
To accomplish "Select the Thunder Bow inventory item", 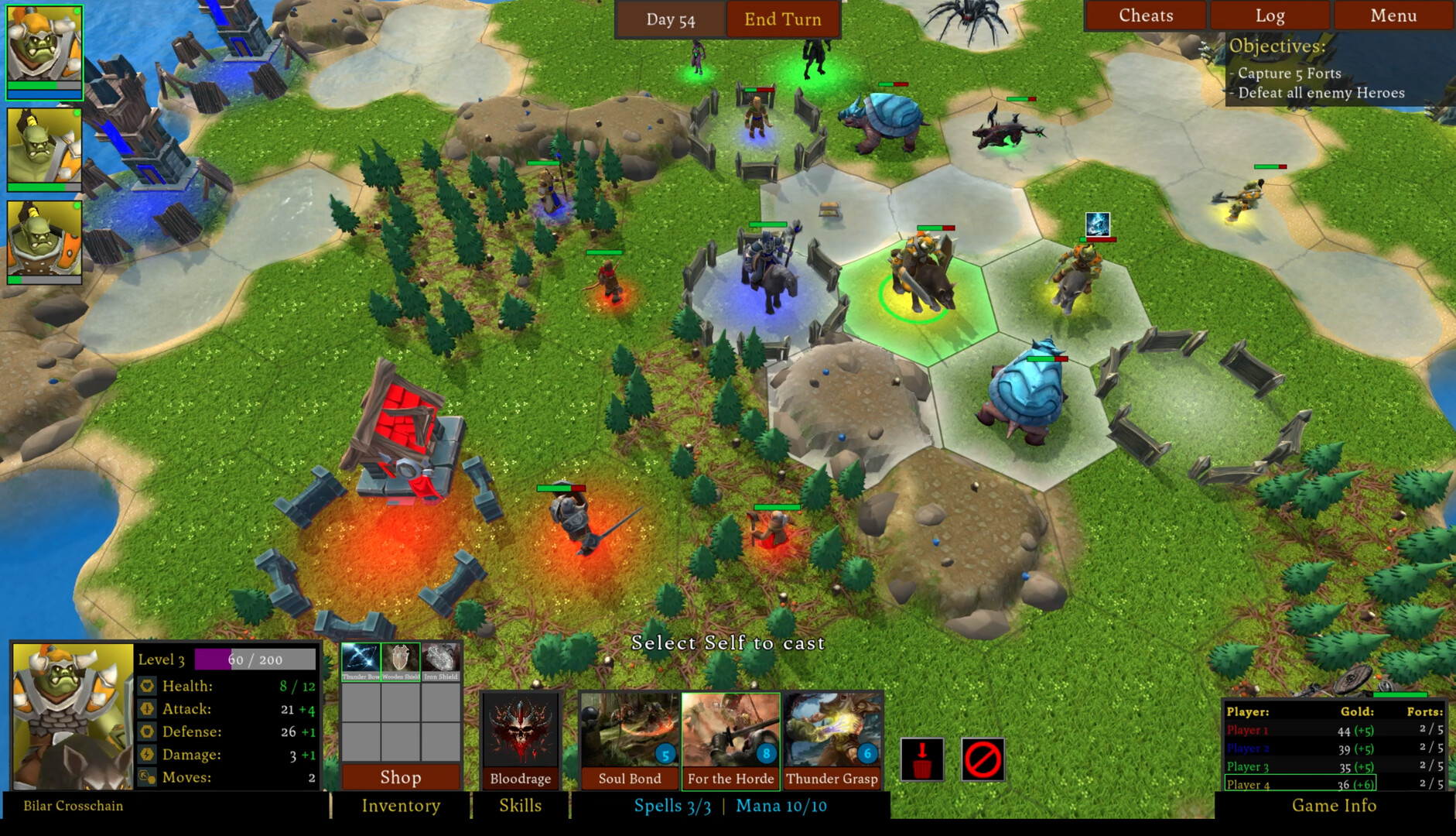I will point(361,658).
